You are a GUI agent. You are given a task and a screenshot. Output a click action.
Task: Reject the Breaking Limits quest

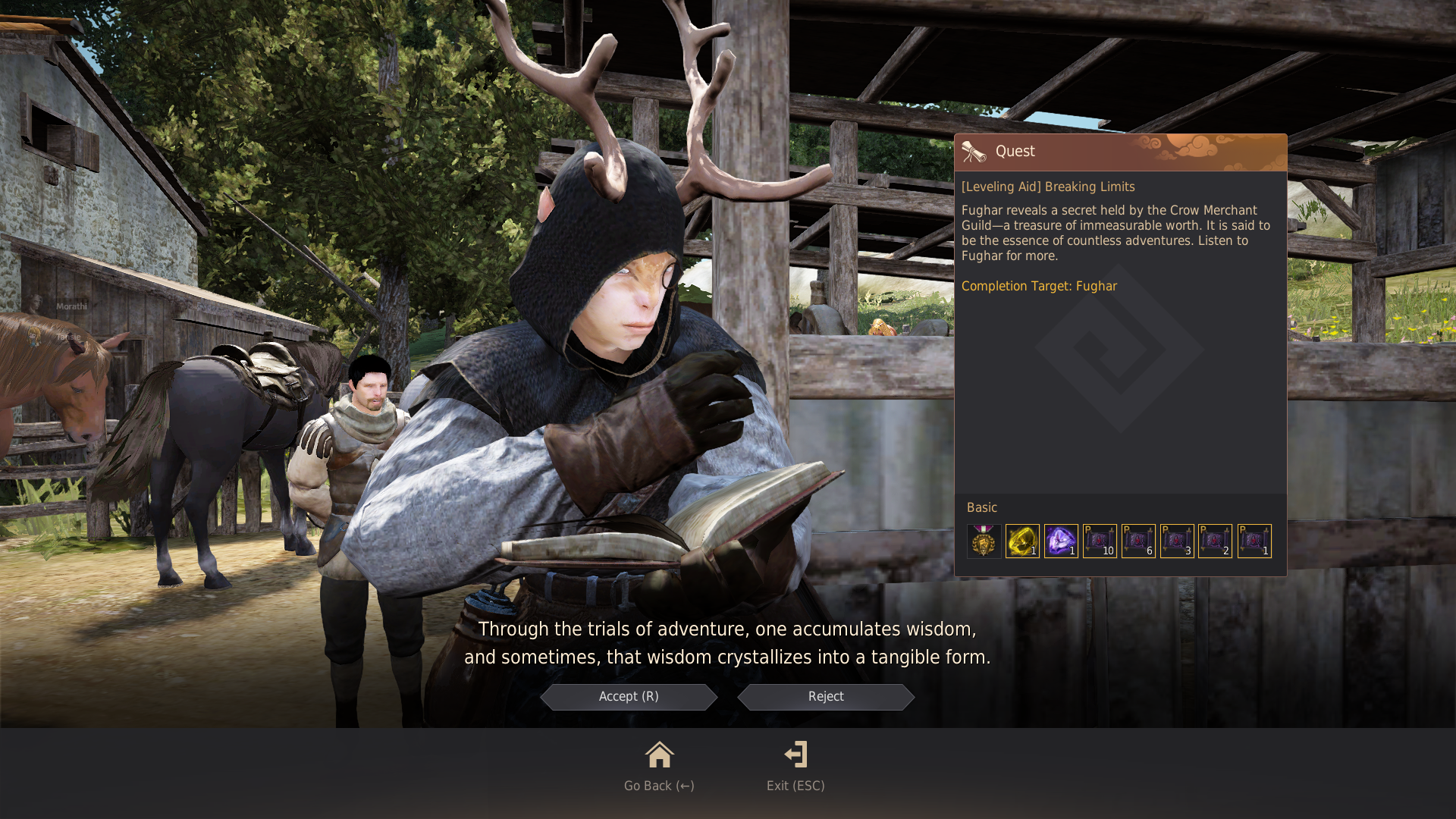(x=825, y=696)
